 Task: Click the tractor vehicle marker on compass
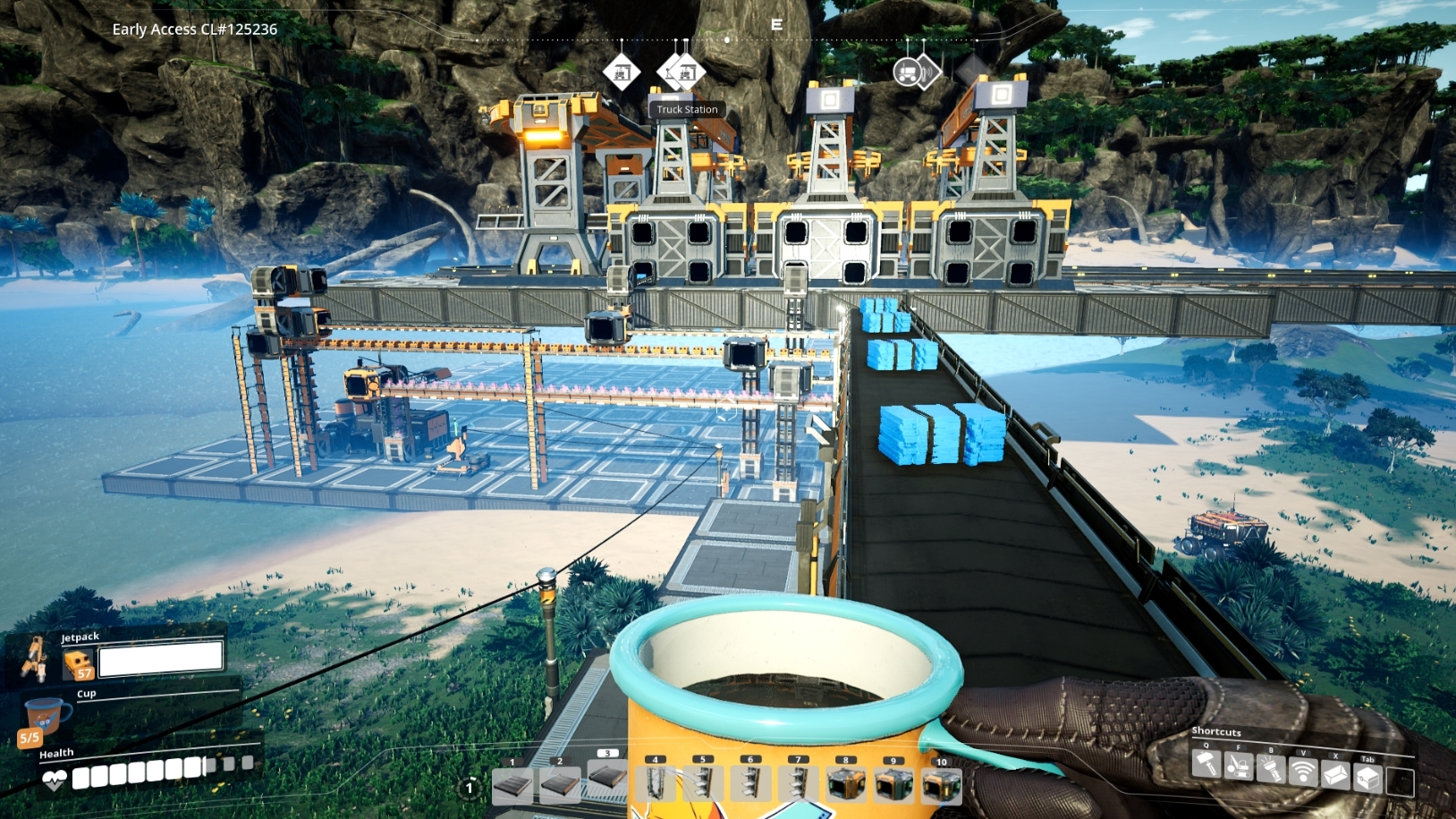click(x=907, y=72)
